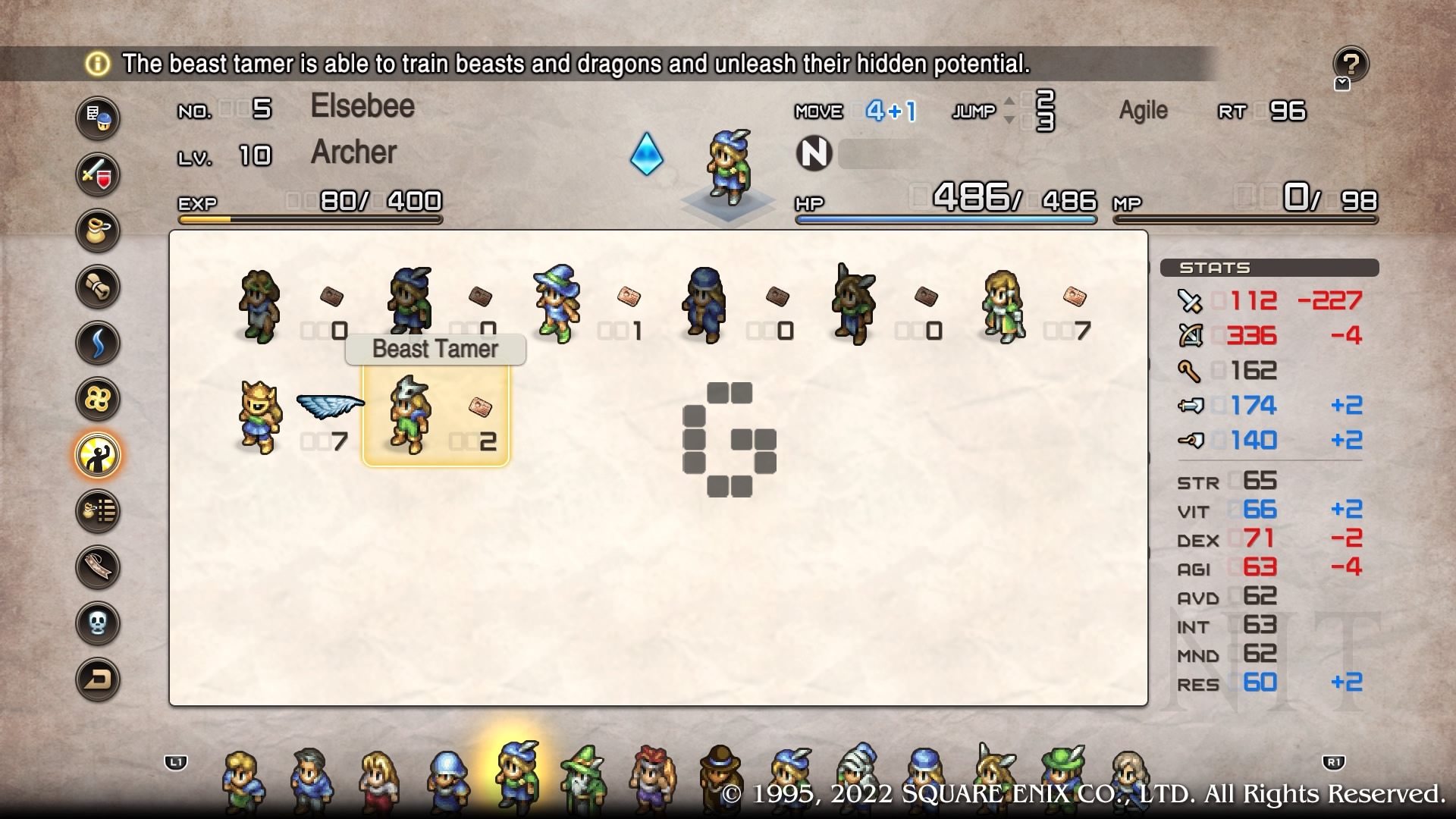Click the item pouch sidebar icon
This screenshot has height=819, width=1456.
(98, 231)
